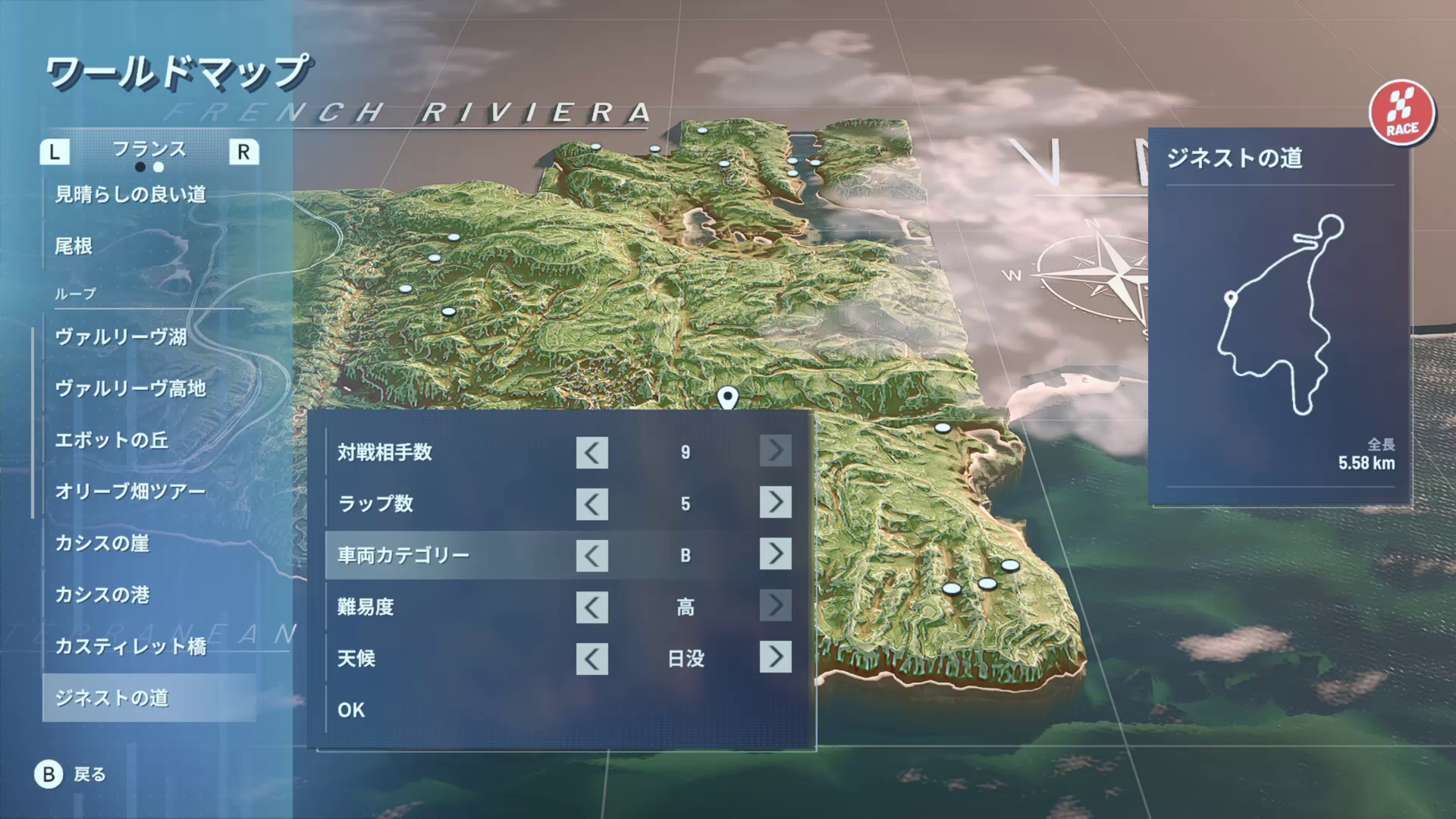Select the ジネストの道 track entry
Viewport: 1456px width, 819px height.
pos(111,698)
